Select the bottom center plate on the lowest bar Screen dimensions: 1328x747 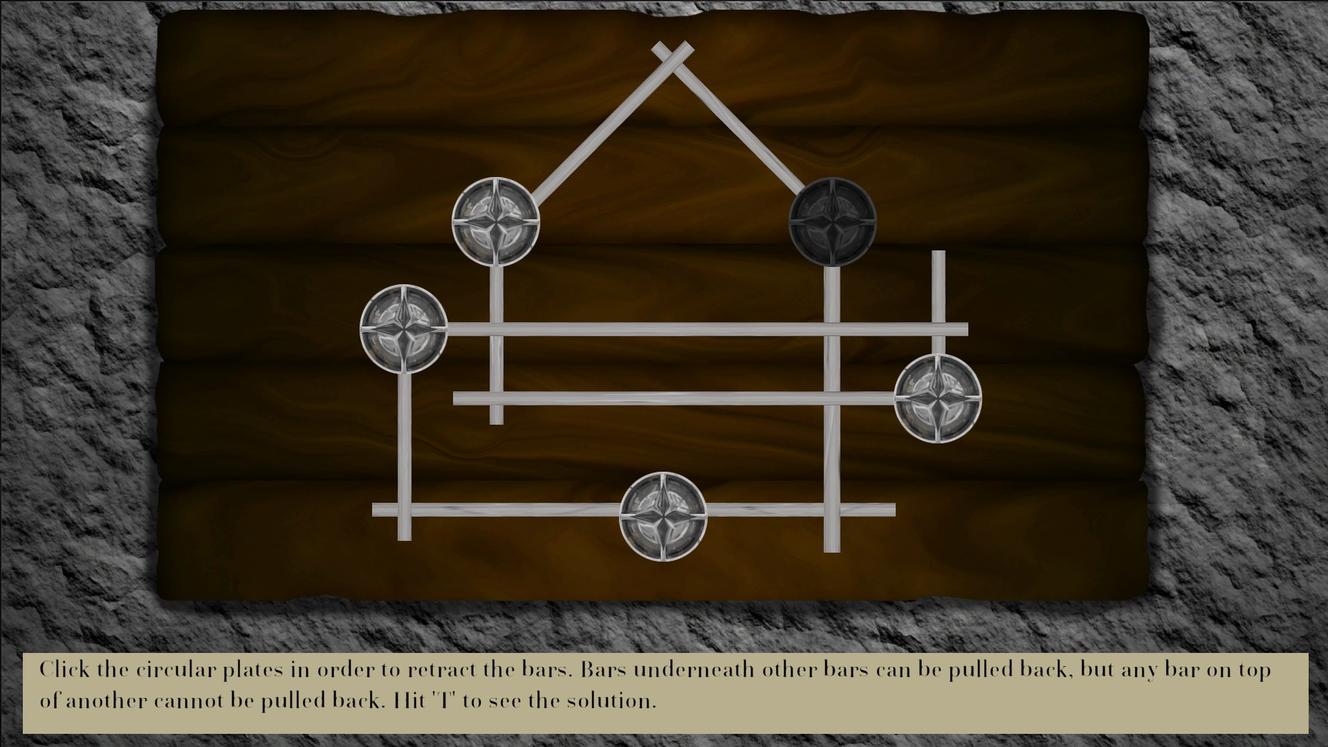click(x=663, y=518)
